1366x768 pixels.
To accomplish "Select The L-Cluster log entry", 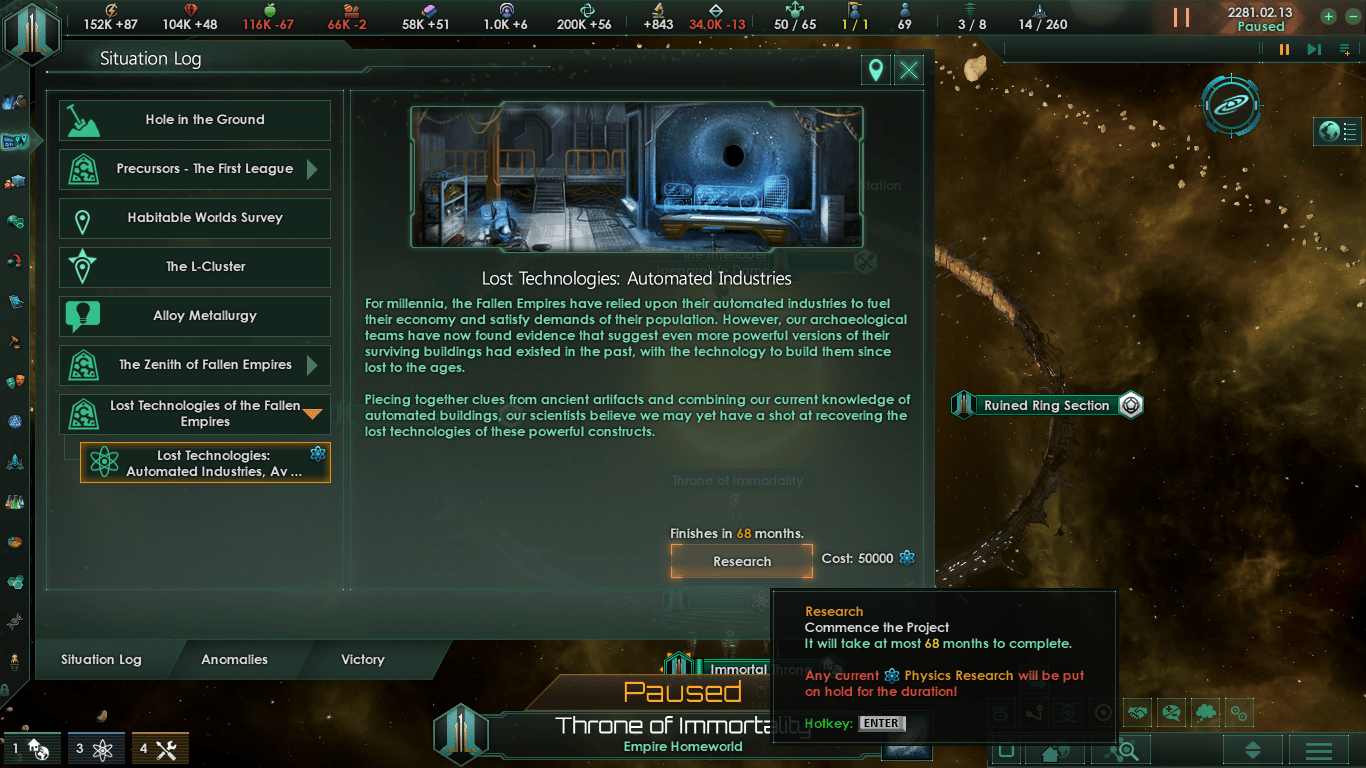I will click(195, 267).
